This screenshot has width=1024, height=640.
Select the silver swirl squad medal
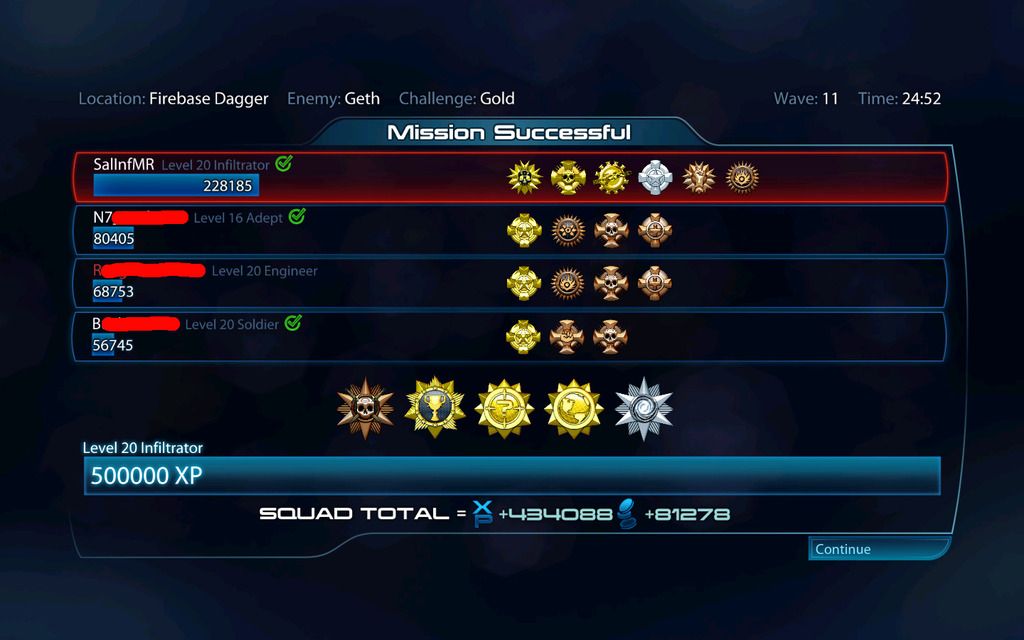[x=643, y=408]
